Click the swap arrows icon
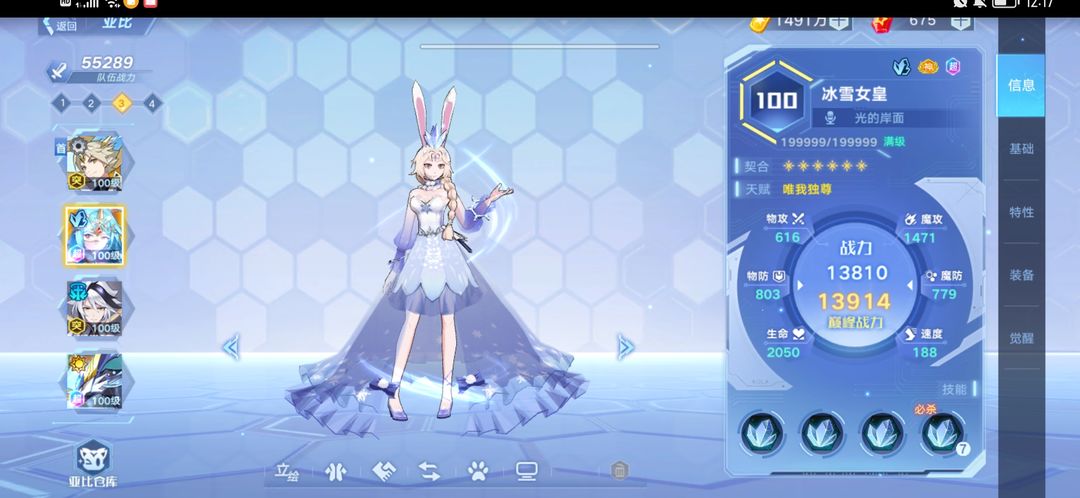Image resolution: width=1080 pixels, height=498 pixels. [x=430, y=470]
